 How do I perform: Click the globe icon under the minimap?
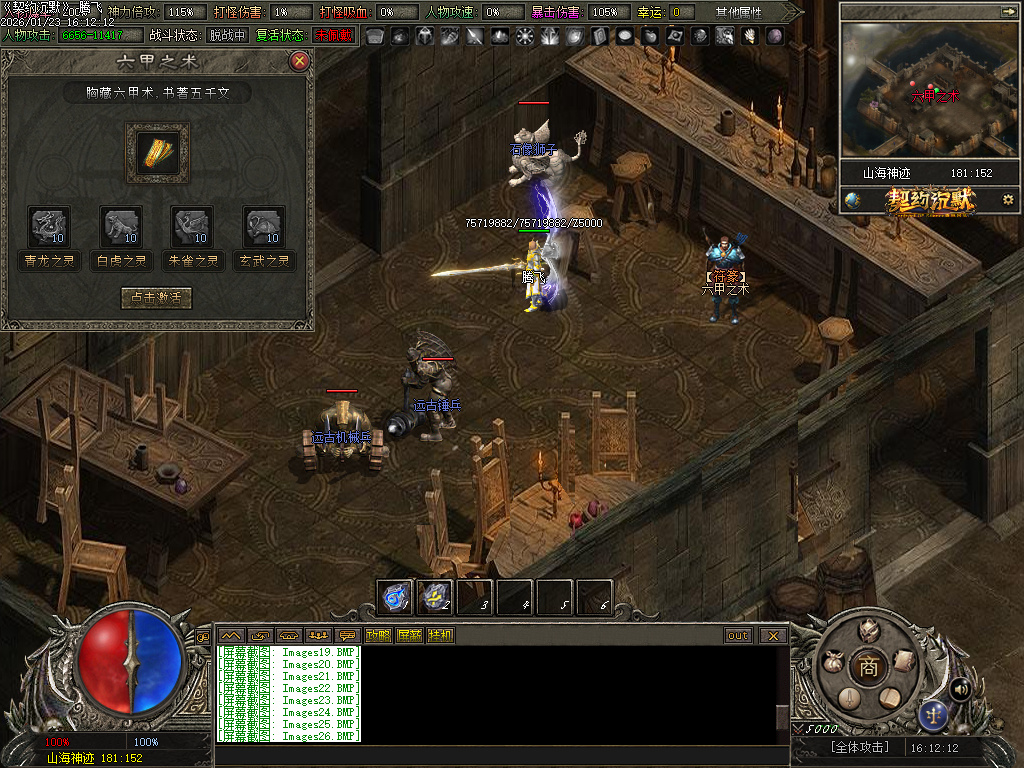(x=852, y=200)
